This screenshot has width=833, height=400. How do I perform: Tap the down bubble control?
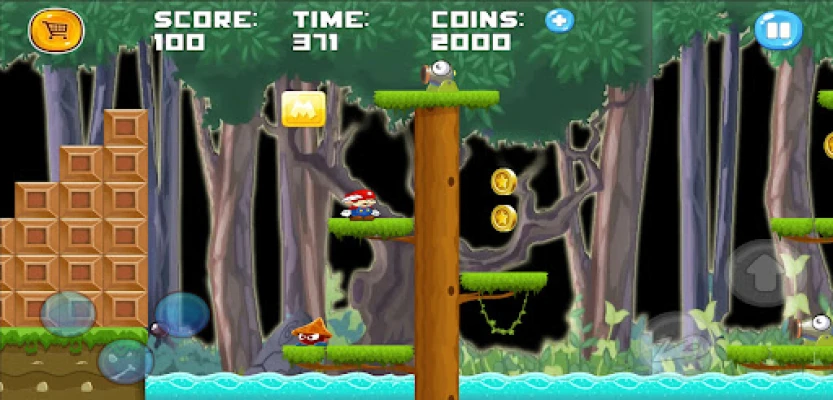click(125, 361)
